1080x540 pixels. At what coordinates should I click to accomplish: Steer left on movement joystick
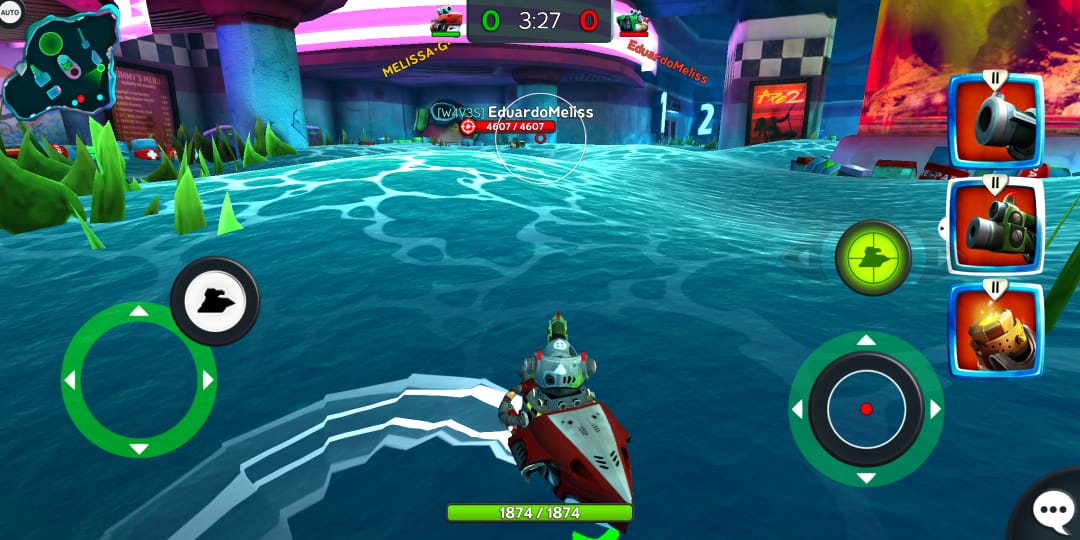(x=70, y=381)
